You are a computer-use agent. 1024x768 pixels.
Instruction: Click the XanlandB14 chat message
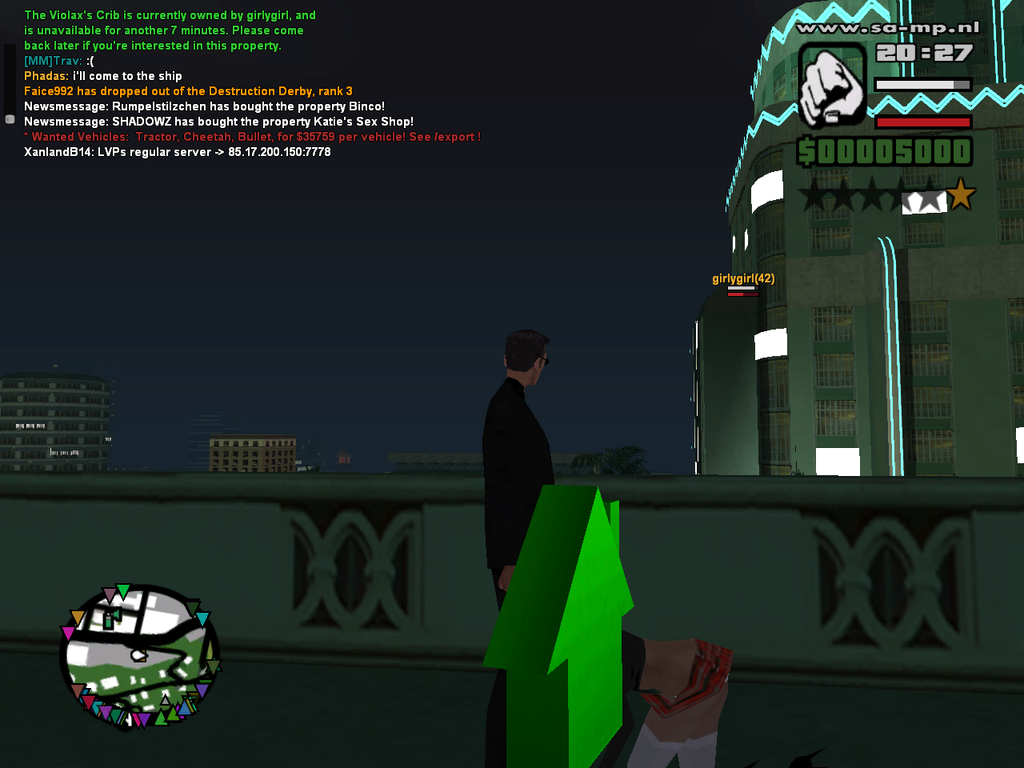[177, 152]
